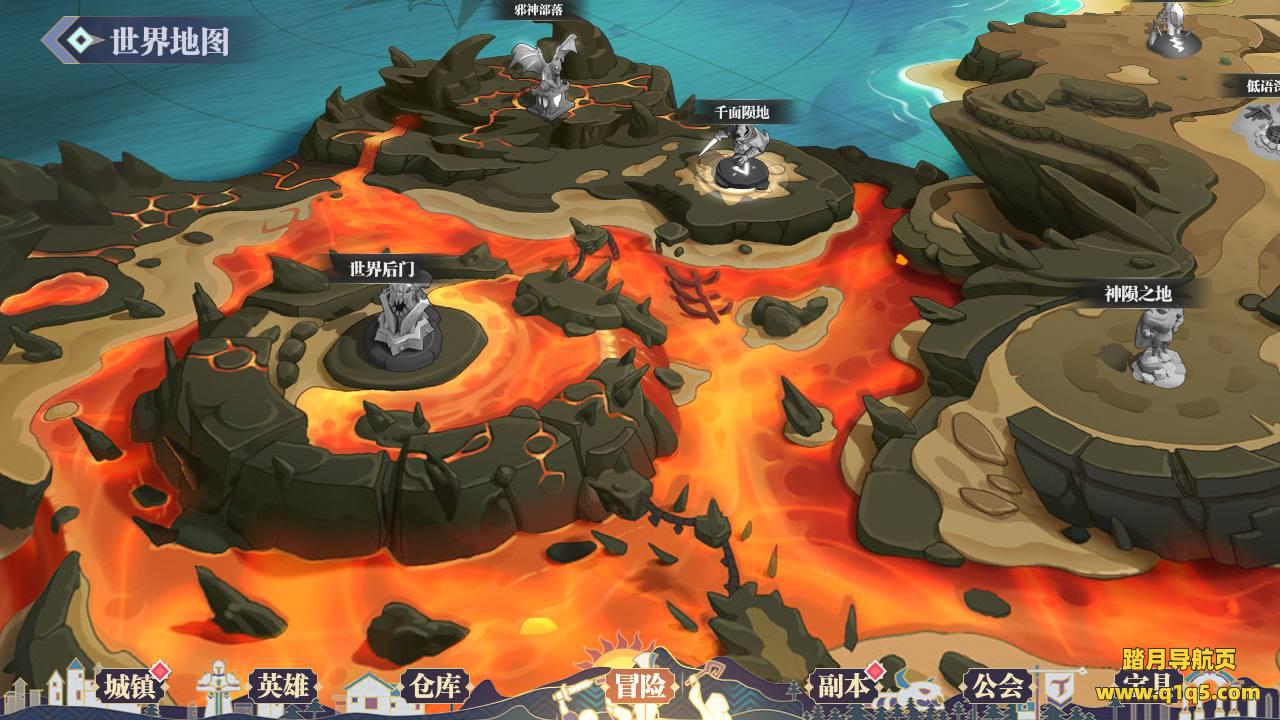The height and width of the screenshot is (720, 1280).
Task: Select the 冒险 adventure tab
Action: pyautogui.click(x=640, y=686)
